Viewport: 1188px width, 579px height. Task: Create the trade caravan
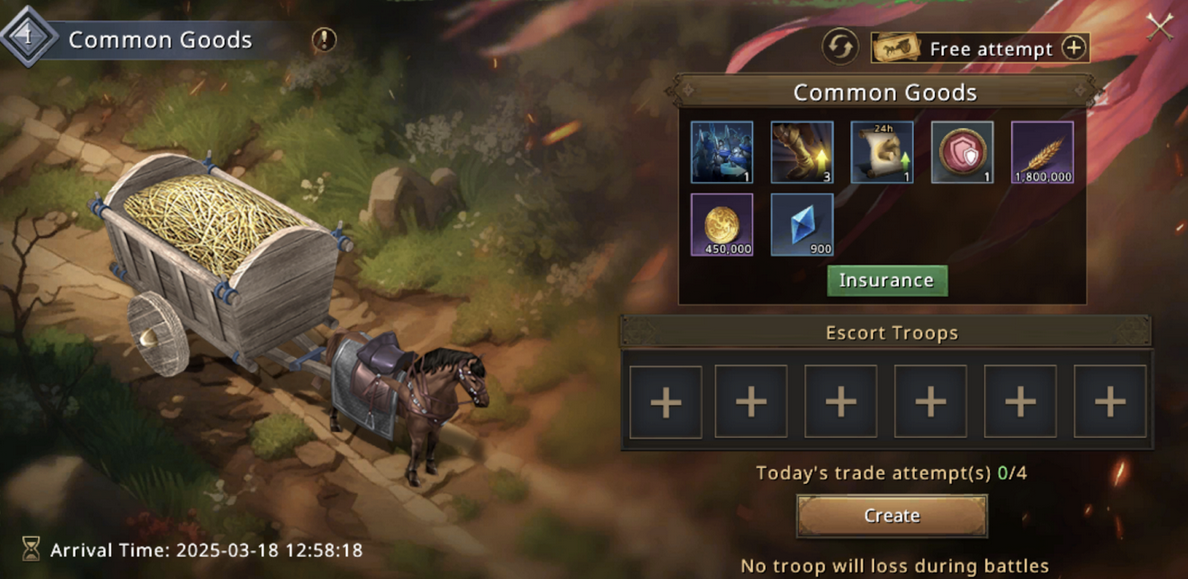tap(891, 516)
